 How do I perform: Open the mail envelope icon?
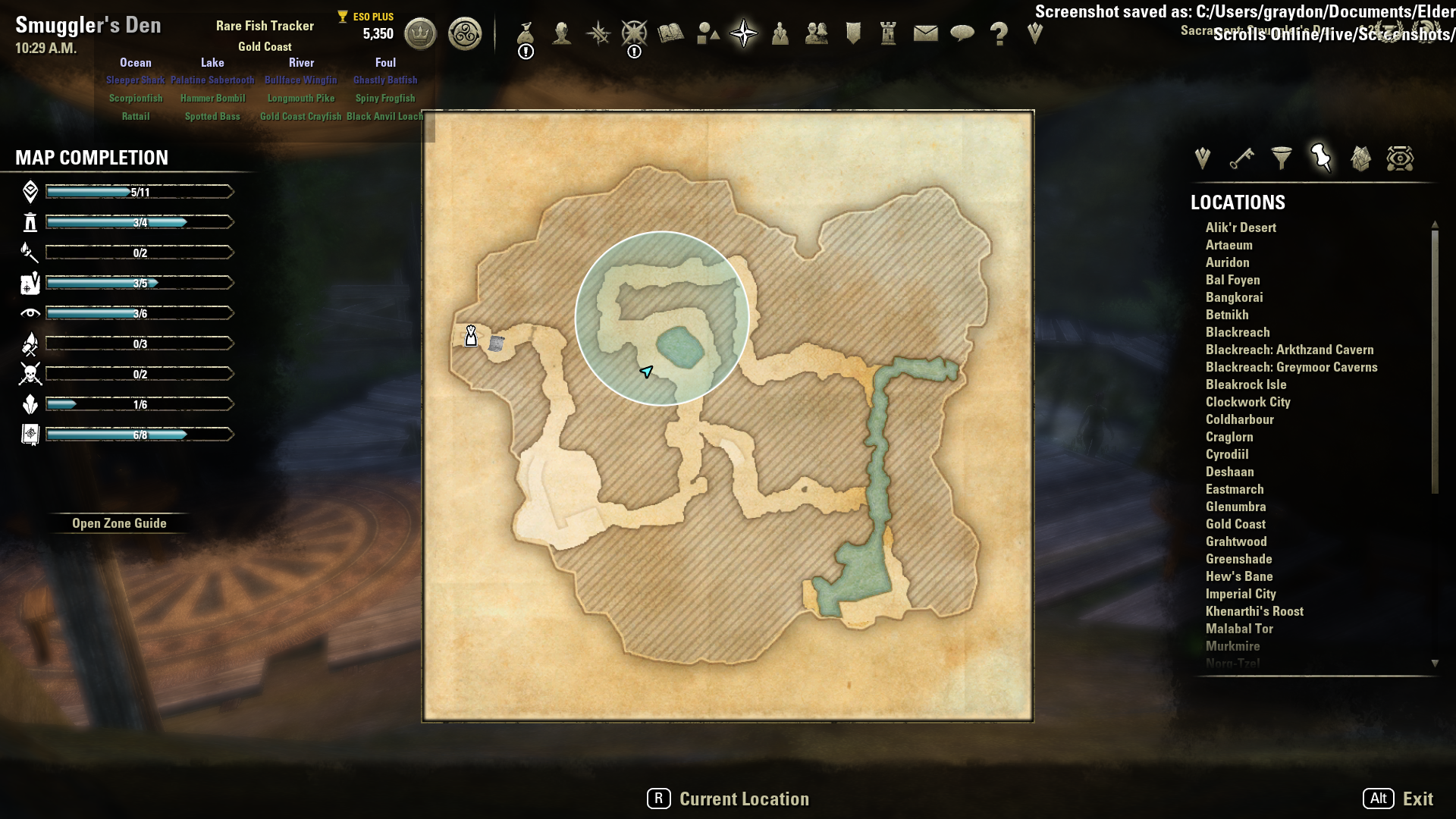tap(925, 33)
